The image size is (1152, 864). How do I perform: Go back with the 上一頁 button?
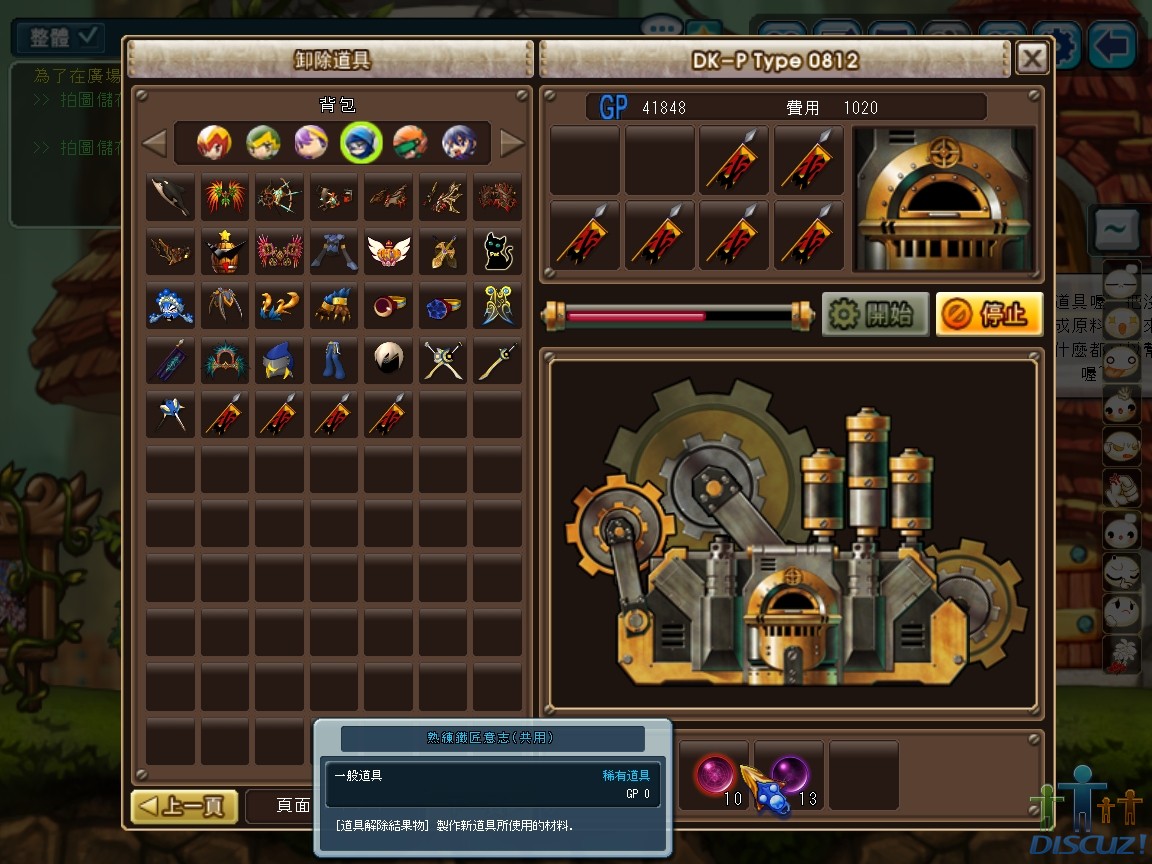point(184,806)
